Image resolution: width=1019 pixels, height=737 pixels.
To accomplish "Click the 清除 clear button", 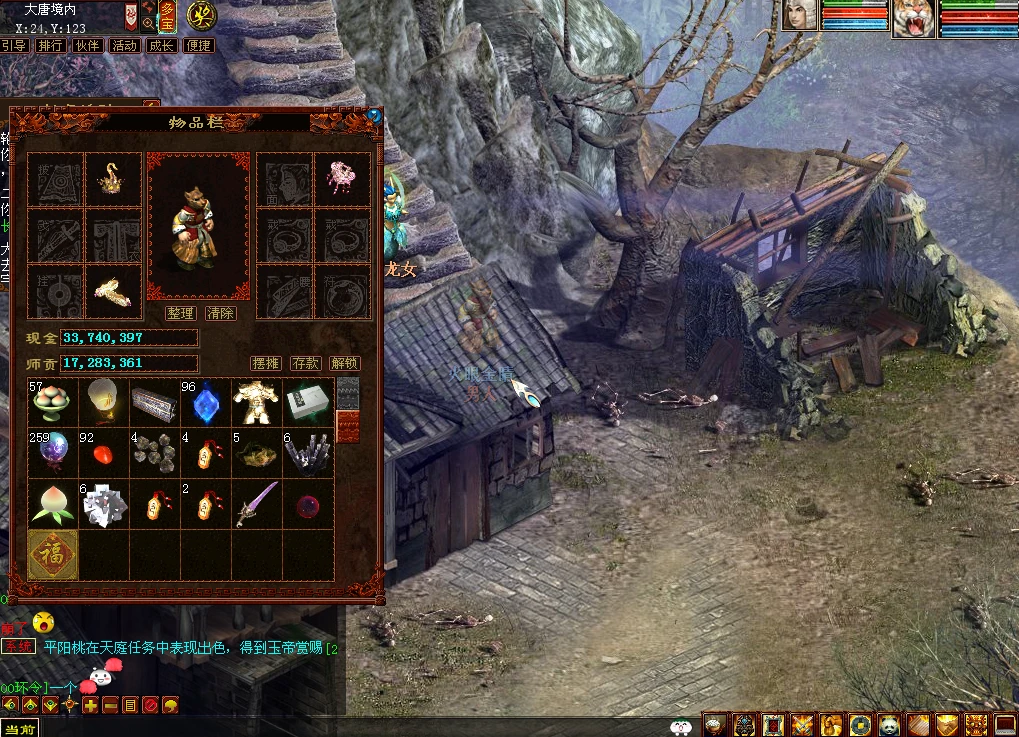I will click(220, 313).
